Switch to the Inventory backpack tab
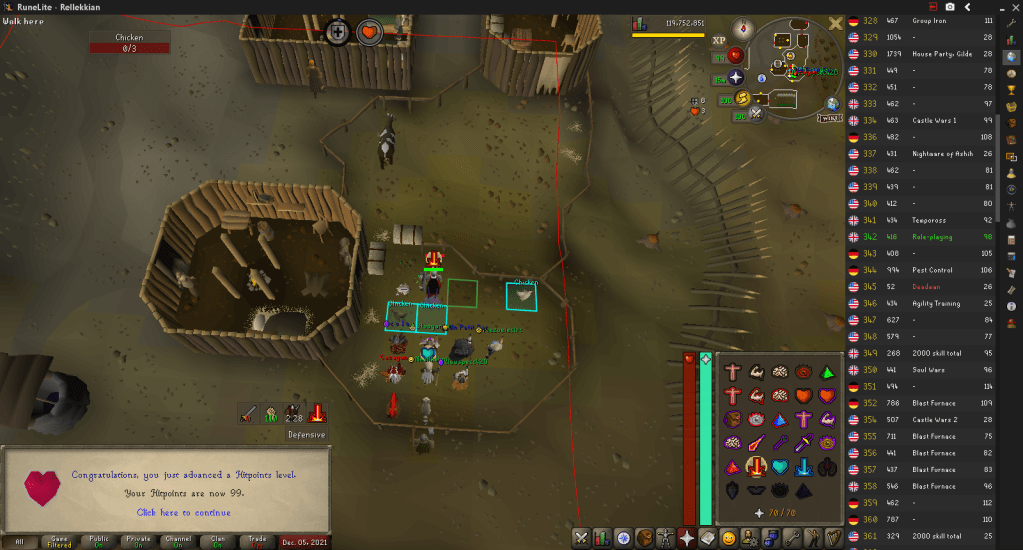 point(642,538)
